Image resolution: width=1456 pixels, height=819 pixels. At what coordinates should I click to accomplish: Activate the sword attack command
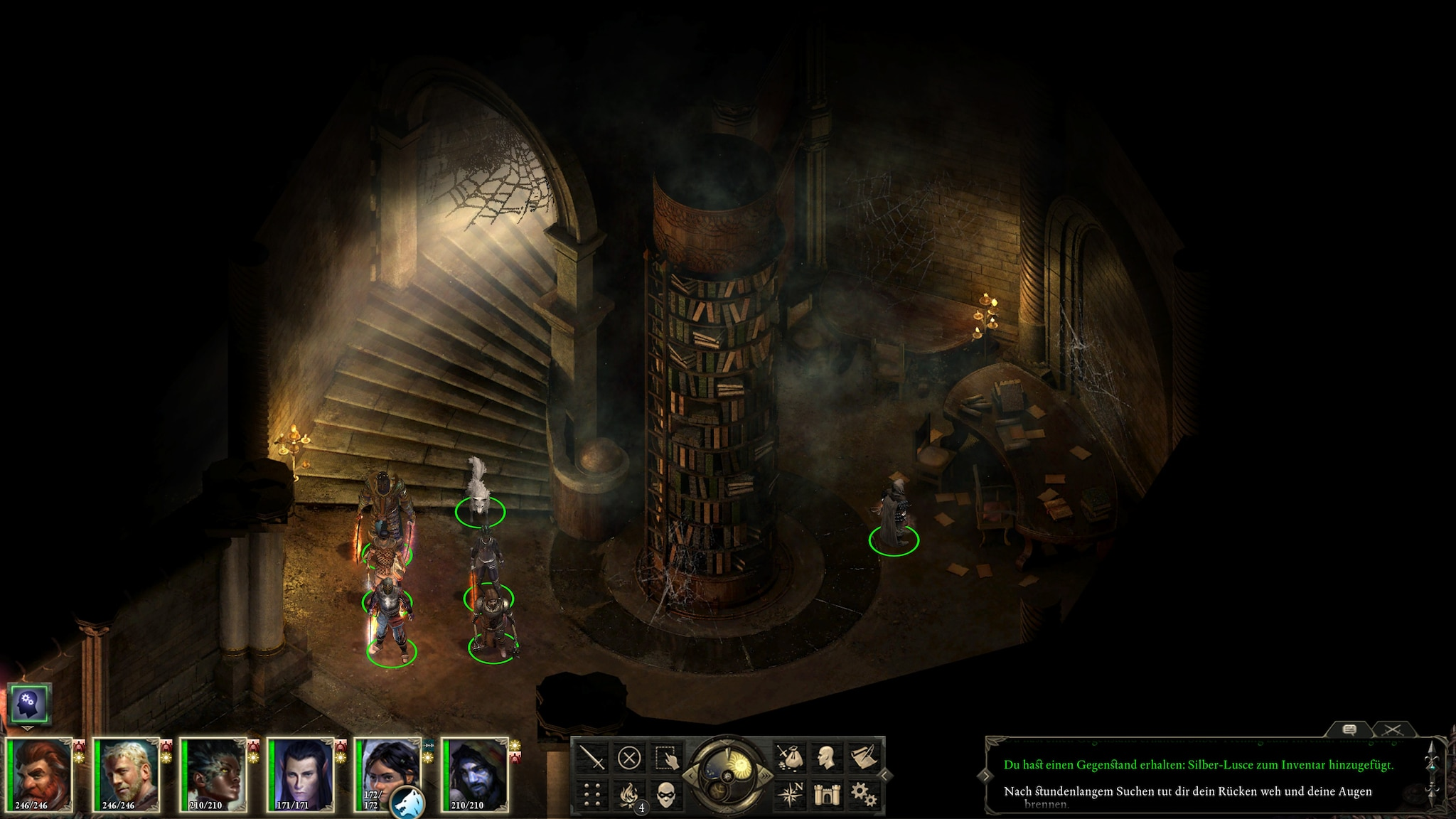(593, 758)
